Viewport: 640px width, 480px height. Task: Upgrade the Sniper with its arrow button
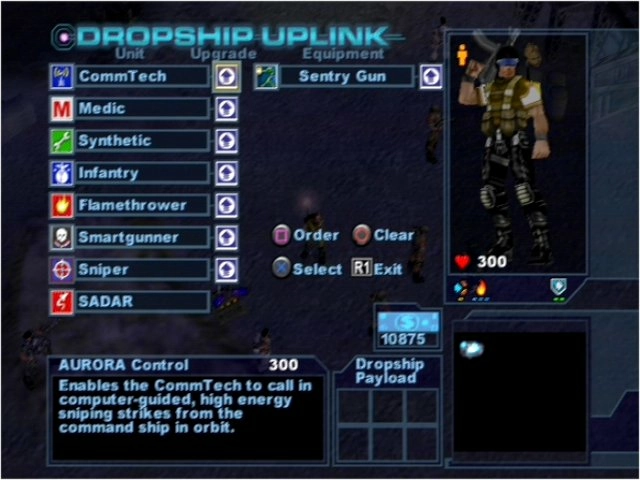[x=227, y=269]
